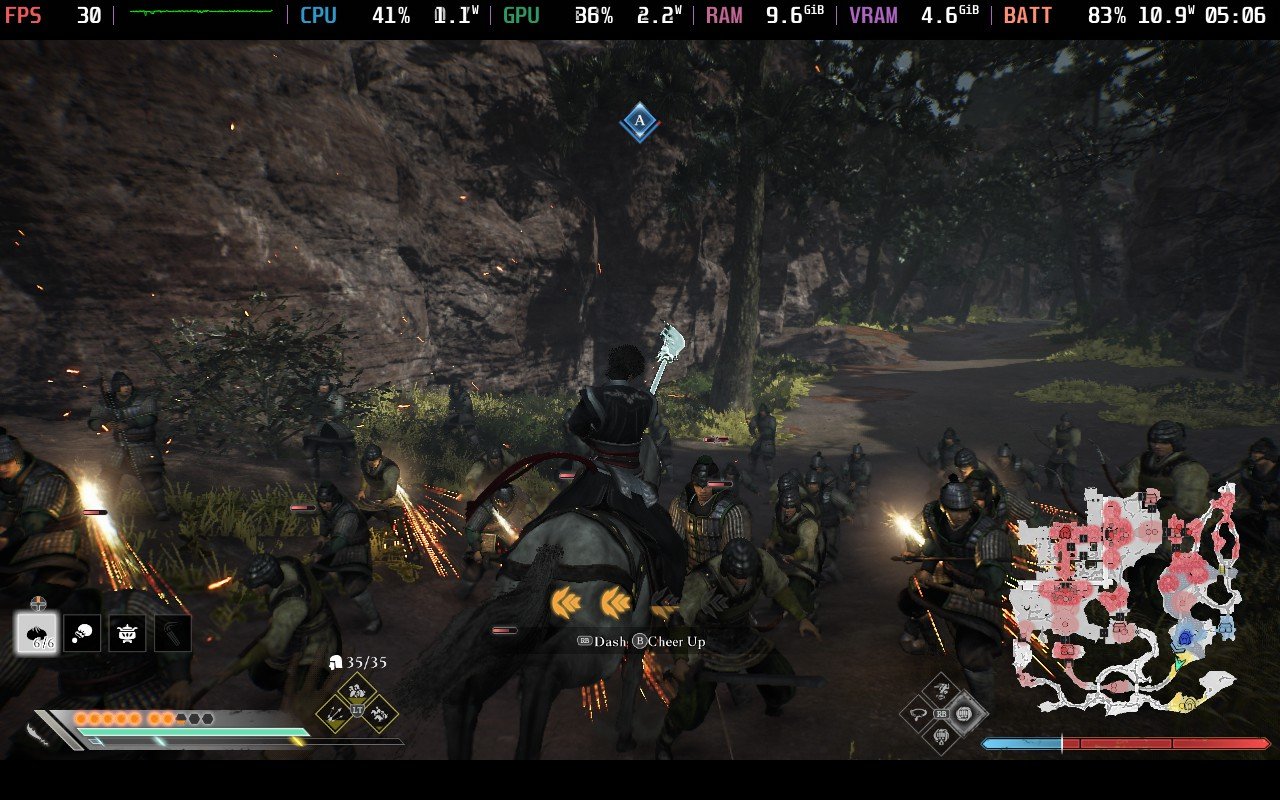
Task: Click the RB fist skill icon
Action: coord(962,713)
